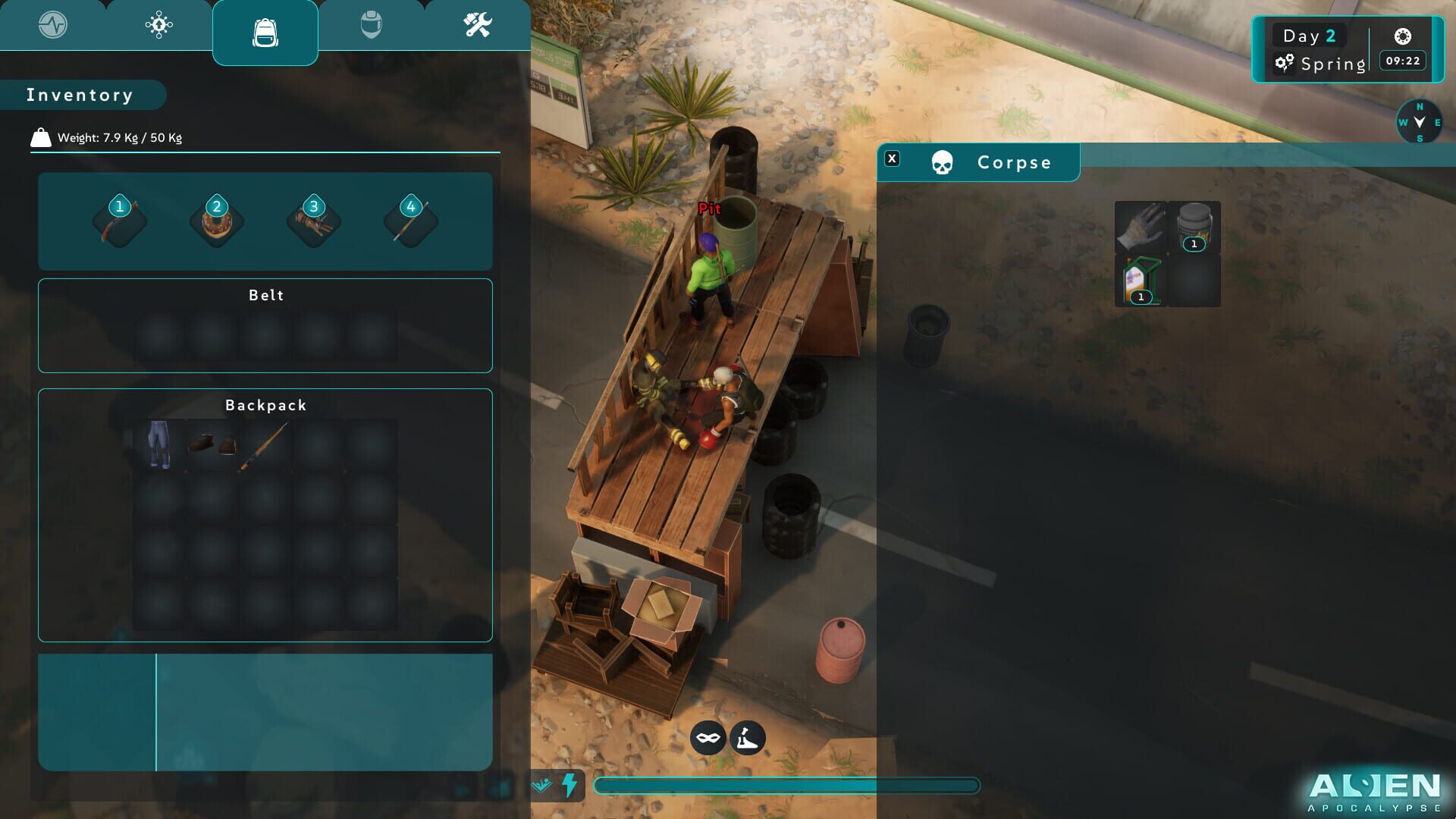
Task: Close the Corpse loot panel
Action: coord(893,159)
